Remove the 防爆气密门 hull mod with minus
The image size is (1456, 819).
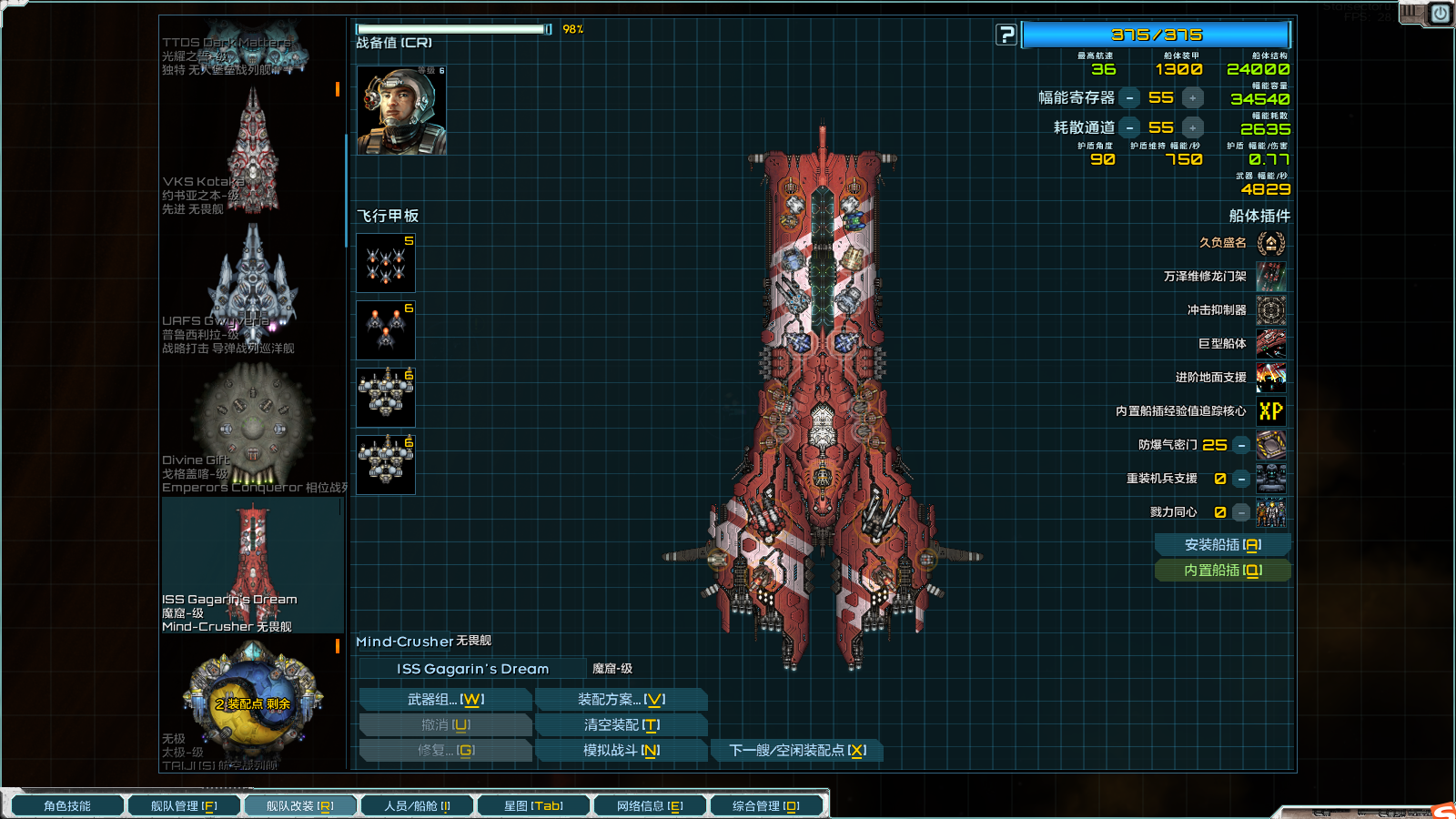coord(1241,445)
